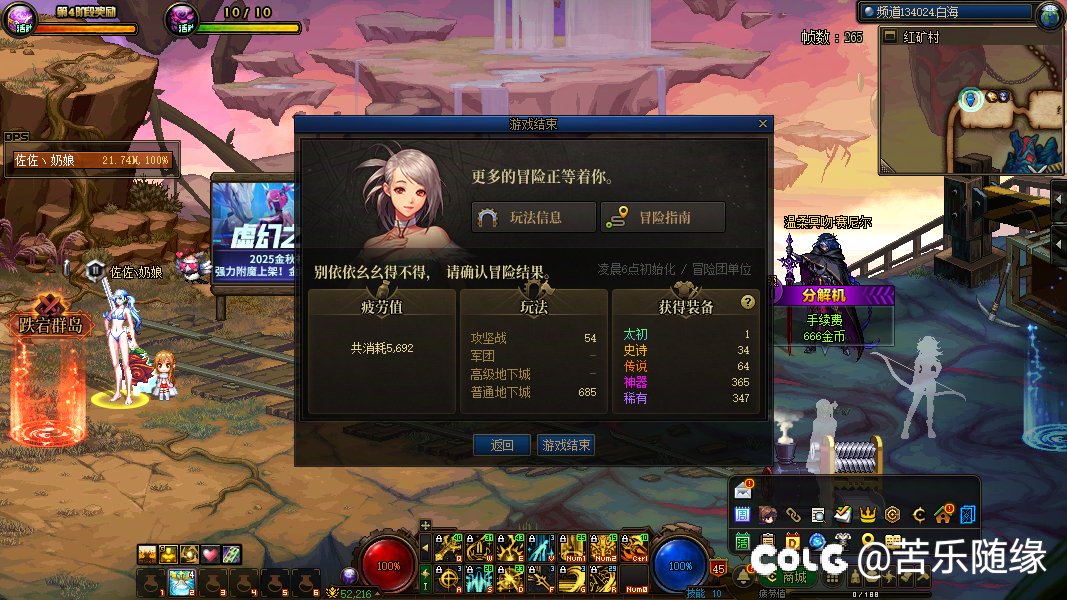Viewport: 1067px width, 600px height.
Task: Open the 商城 shop
Action: (794, 577)
